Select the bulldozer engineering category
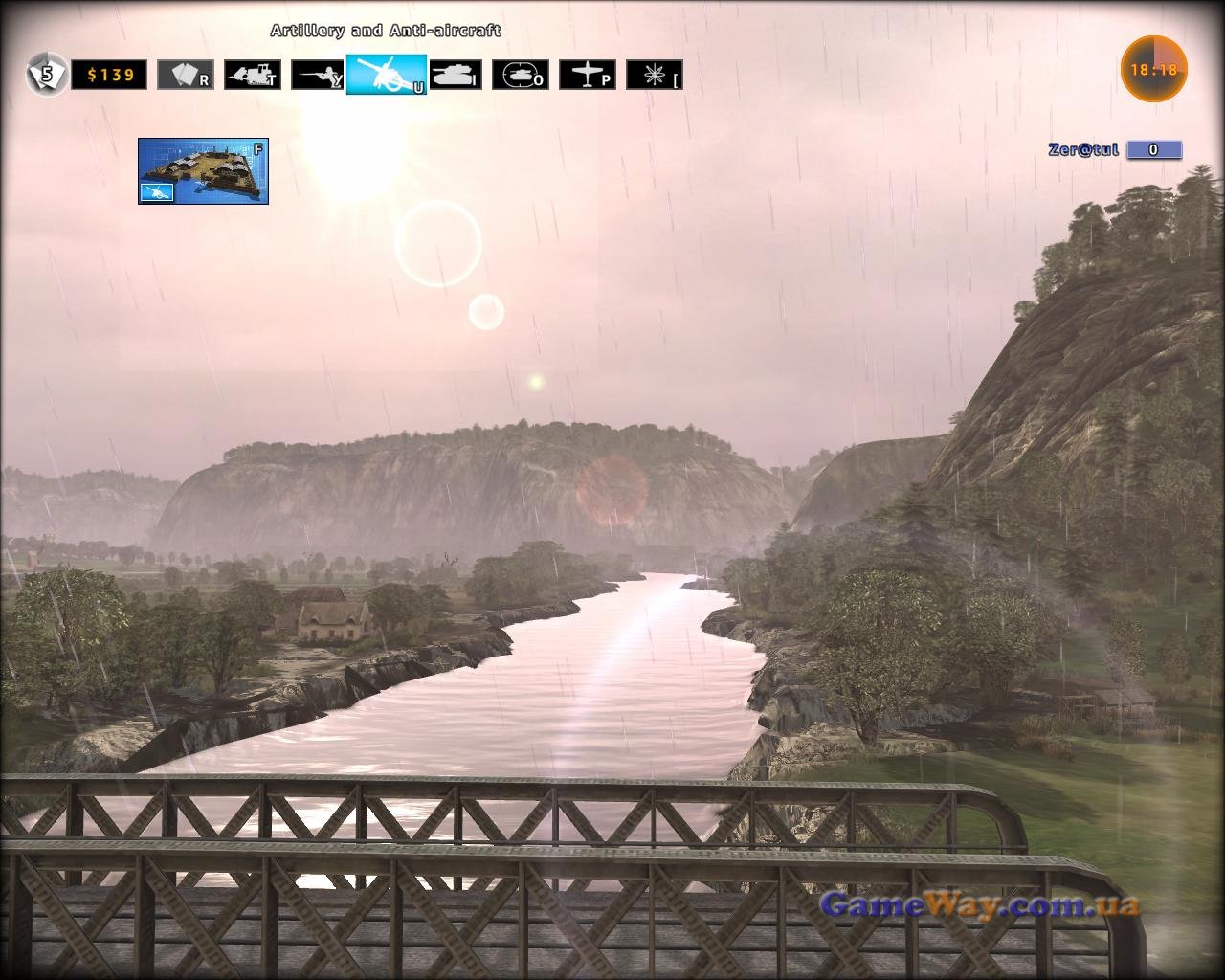 click(253, 75)
